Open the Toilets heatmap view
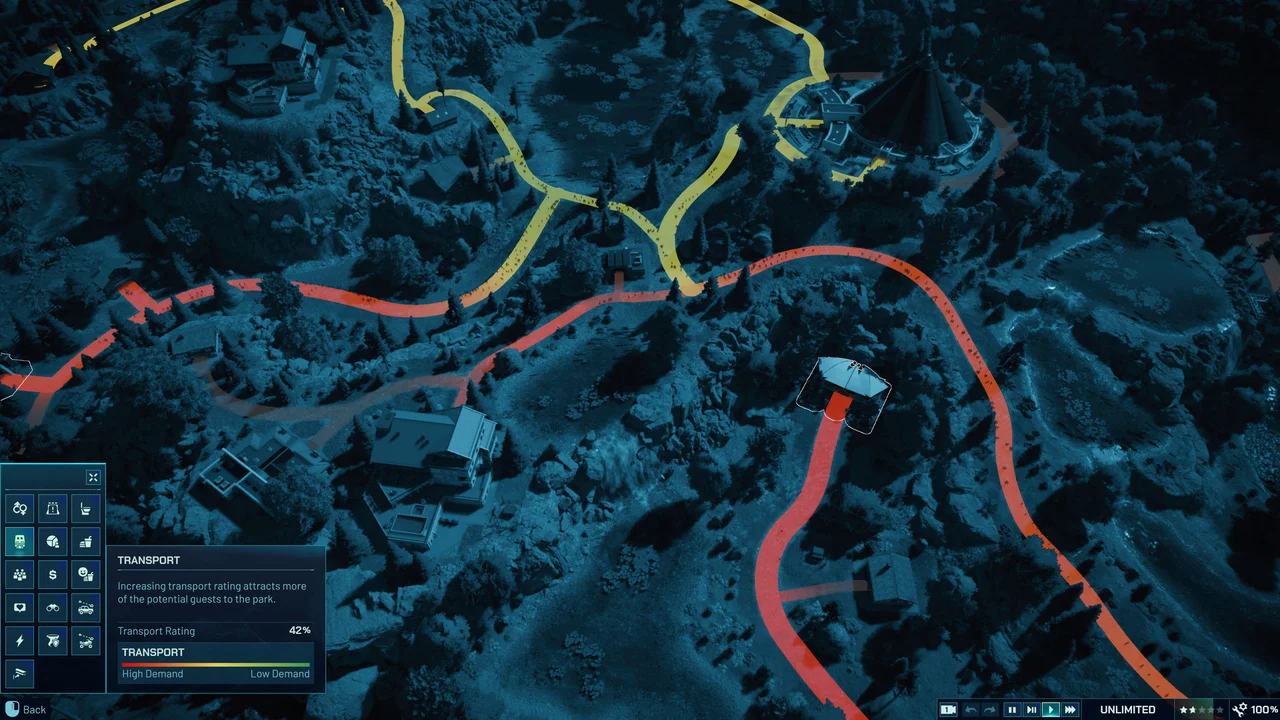Screen dimensions: 1280x720 pyautogui.click(x=85, y=508)
